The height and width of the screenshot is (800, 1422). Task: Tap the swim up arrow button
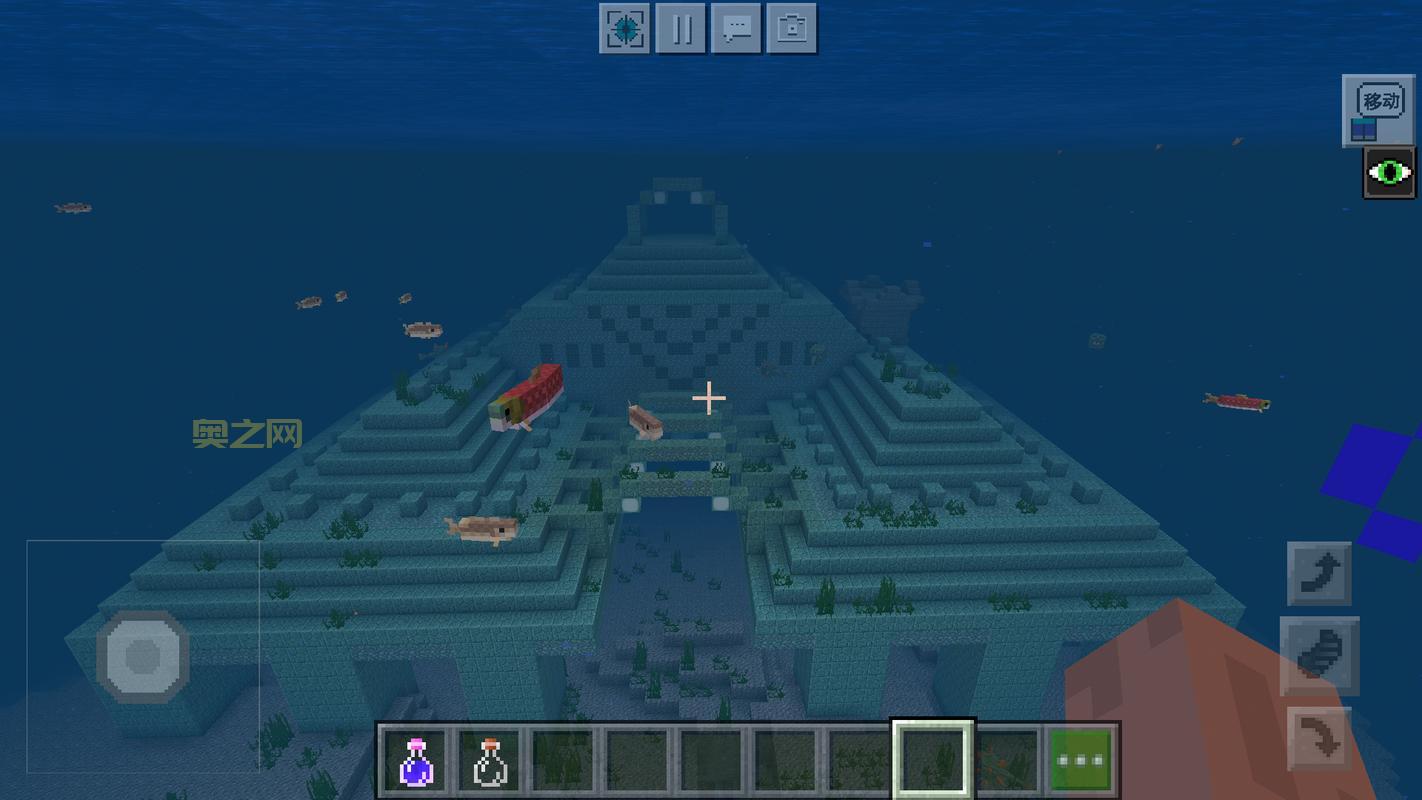pyautogui.click(x=1319, y=574)
